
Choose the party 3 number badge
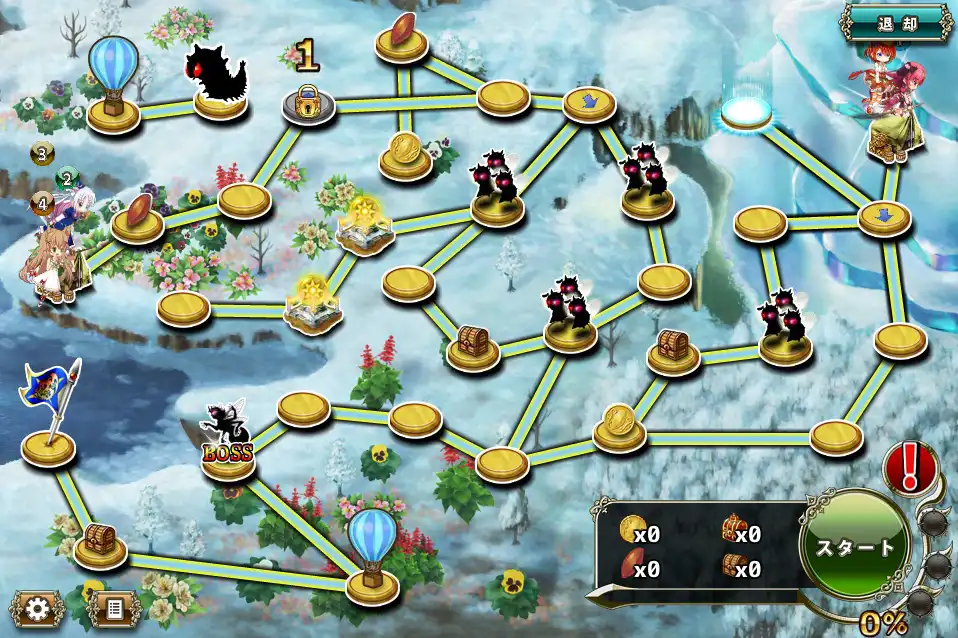42,153
